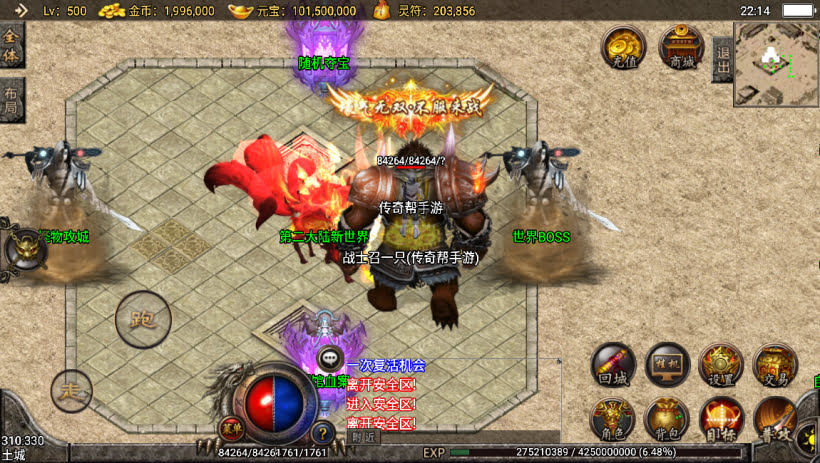820x463 pixels.
Task: Open the 背包 backpack bag
Action: click(667, 418)
